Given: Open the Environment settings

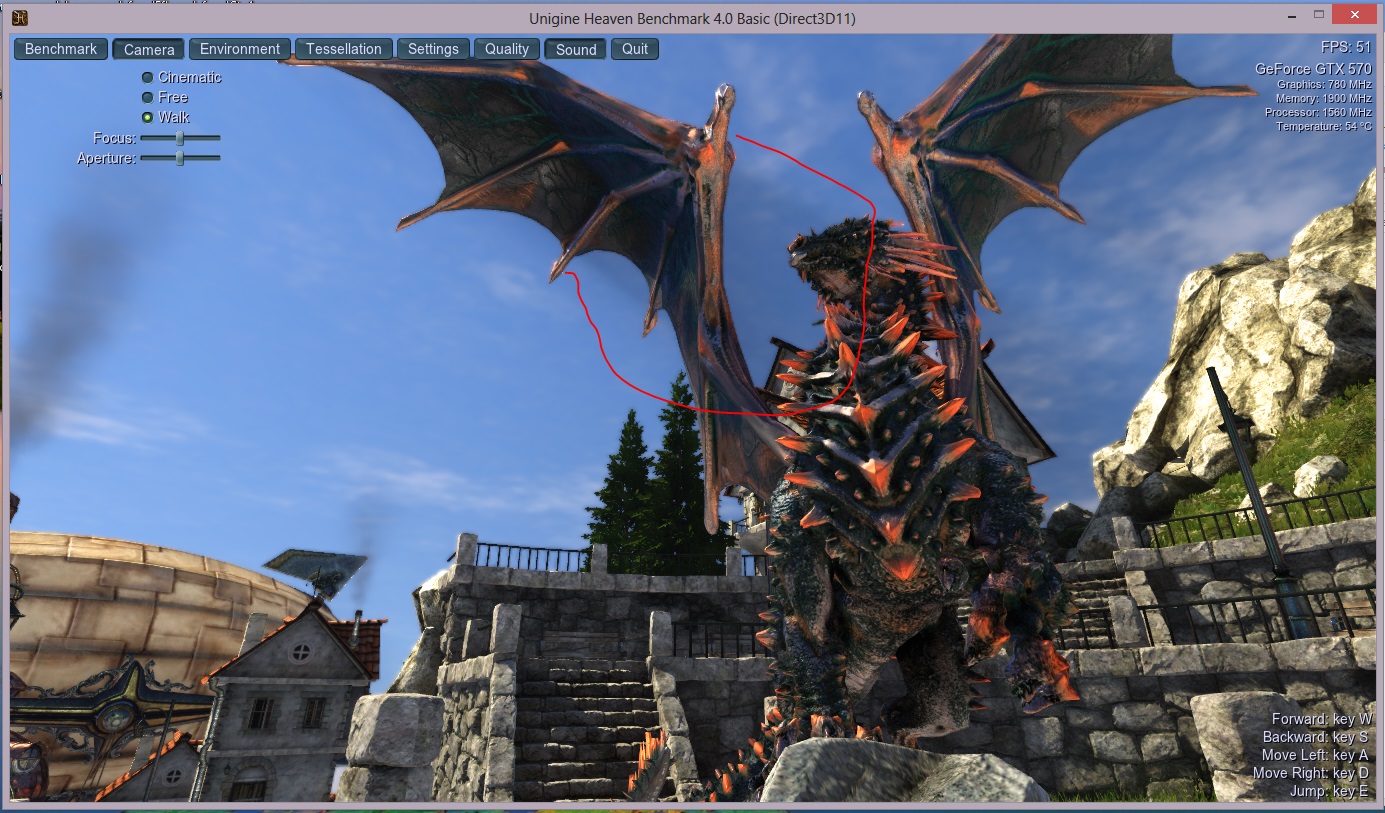Looking at the screenshot, I should pos(240,49).
